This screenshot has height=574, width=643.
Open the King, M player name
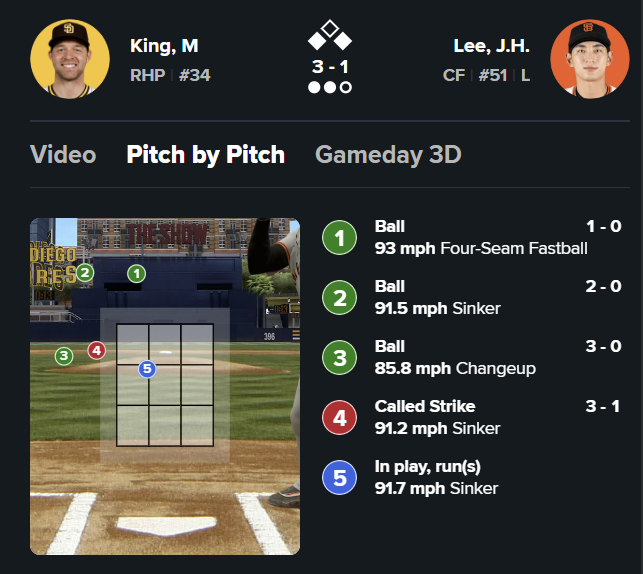pyautogui.click(x=164, y=46)
